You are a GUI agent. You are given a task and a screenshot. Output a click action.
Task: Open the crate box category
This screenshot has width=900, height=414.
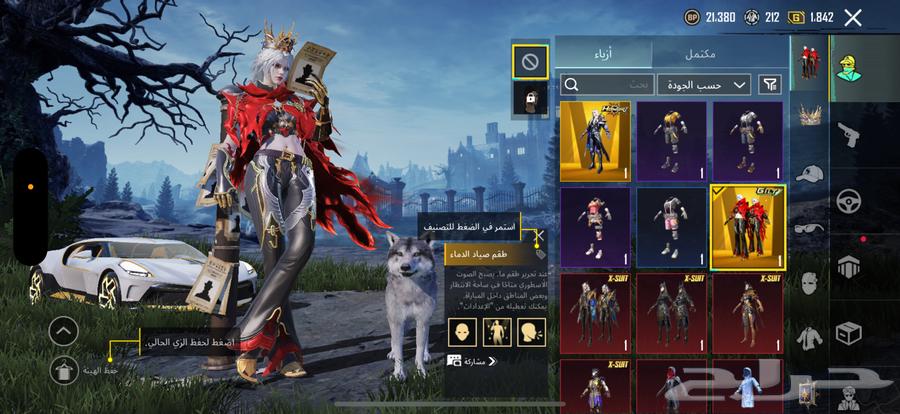[x=848, y=332]
